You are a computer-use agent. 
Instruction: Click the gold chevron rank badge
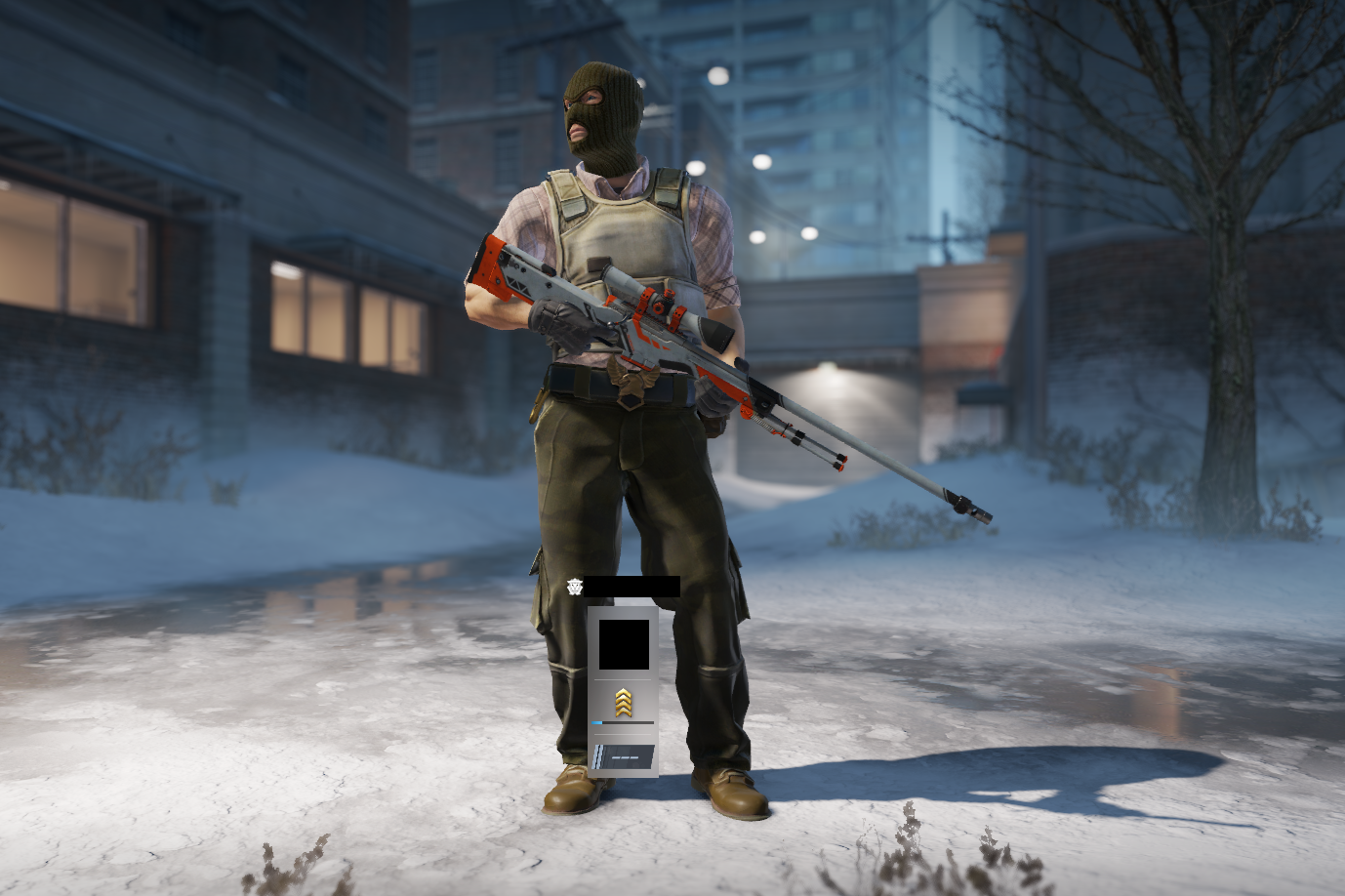[x=624, y=702]
